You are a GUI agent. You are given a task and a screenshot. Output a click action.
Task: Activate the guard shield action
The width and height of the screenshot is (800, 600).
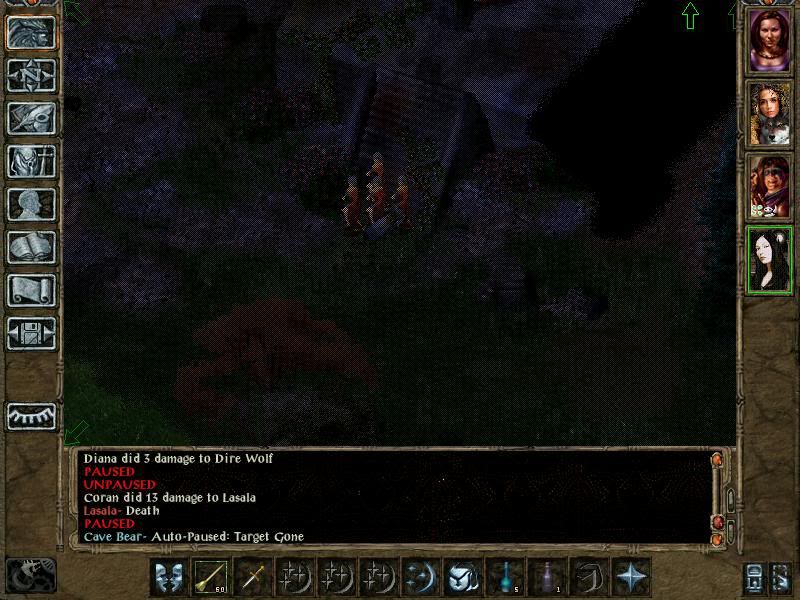(x=170, y=577)
